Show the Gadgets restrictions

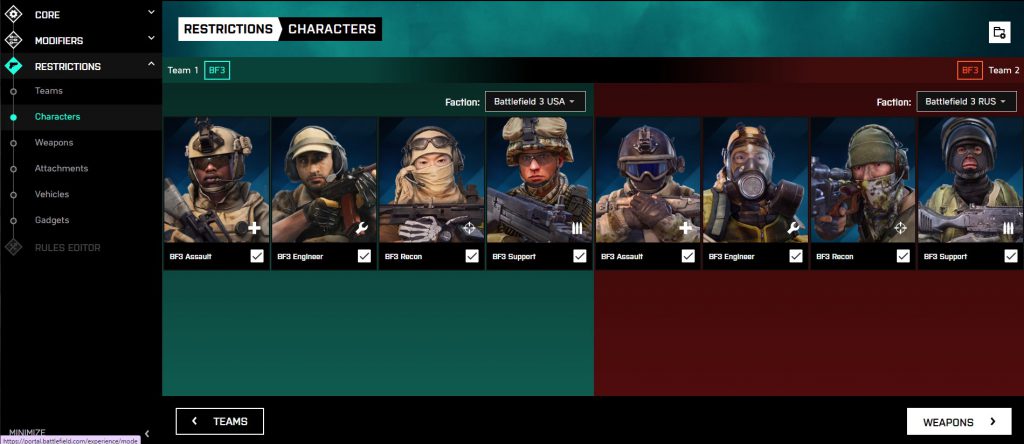(52, 220)
